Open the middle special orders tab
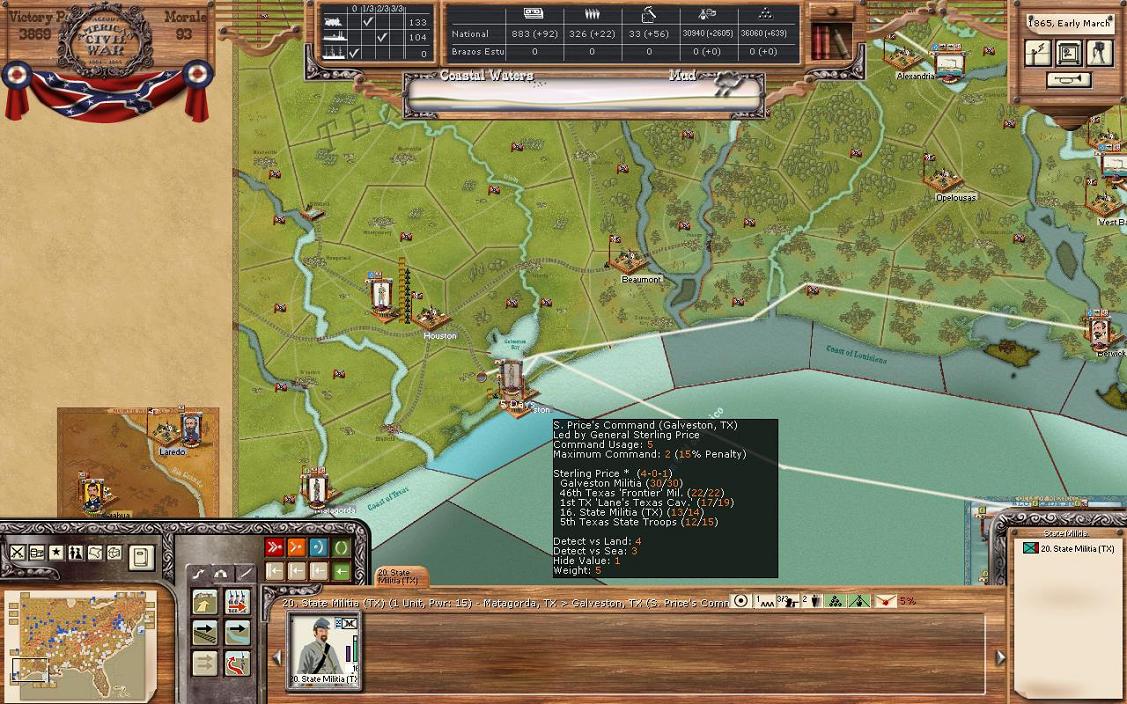The height and width of the screenshot is (704, 1127). click(221, 573)
